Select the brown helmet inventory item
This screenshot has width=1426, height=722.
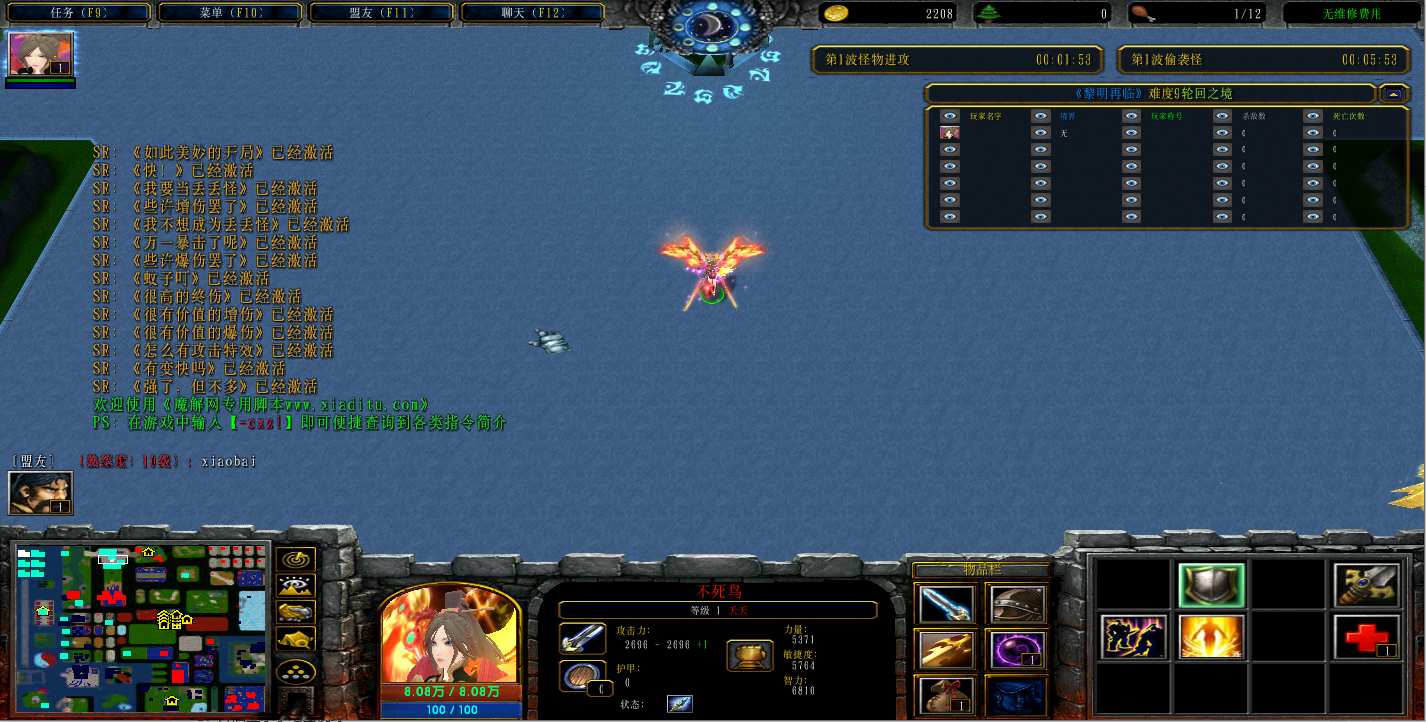[1017, 604]
